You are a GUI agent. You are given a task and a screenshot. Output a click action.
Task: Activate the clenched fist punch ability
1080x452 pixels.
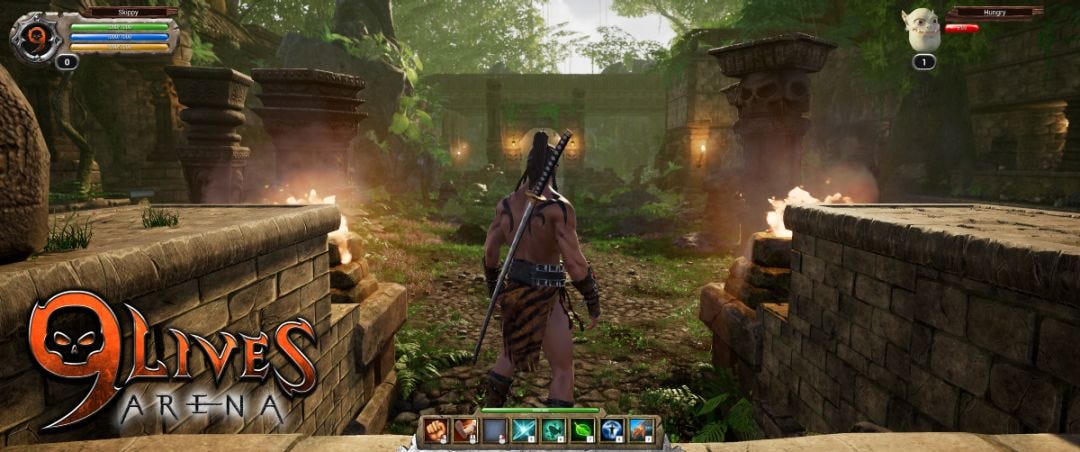point(435,431)
